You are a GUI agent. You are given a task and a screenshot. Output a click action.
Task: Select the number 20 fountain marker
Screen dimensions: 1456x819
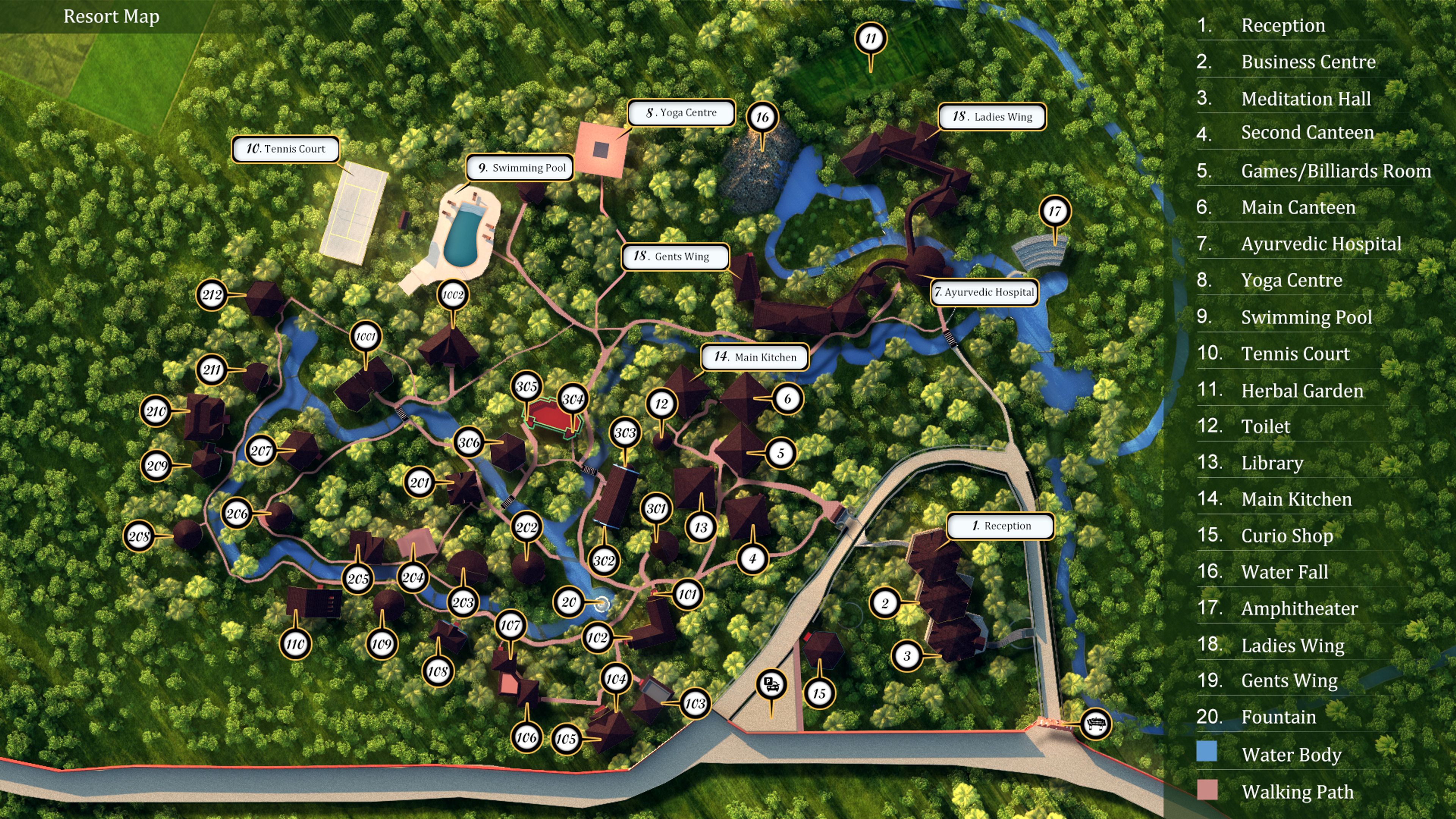pyautogui.click(x=569, y=602)
